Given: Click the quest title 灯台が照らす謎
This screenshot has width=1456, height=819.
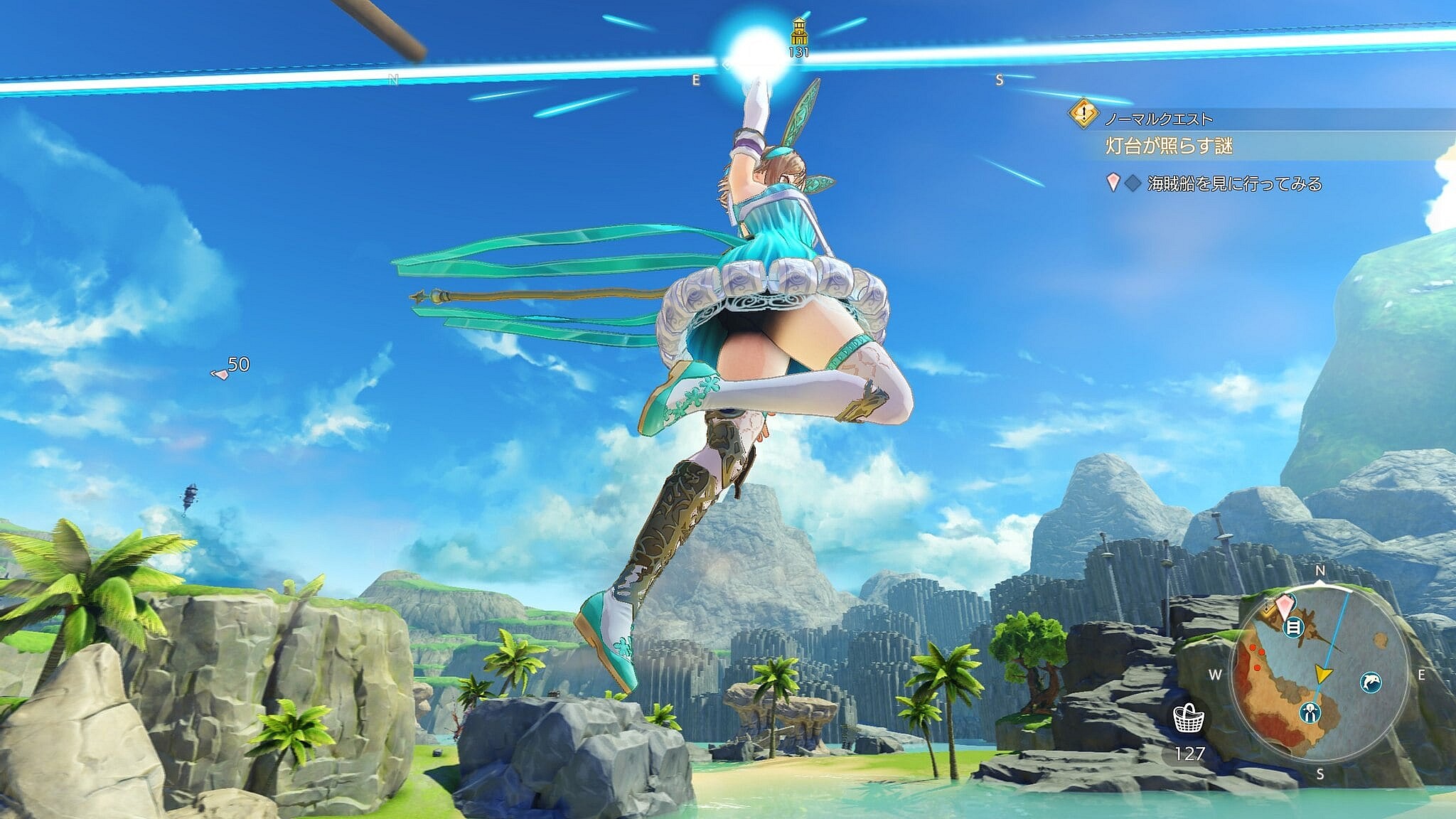Looking at the screenshot, I should pos(1170,146).
